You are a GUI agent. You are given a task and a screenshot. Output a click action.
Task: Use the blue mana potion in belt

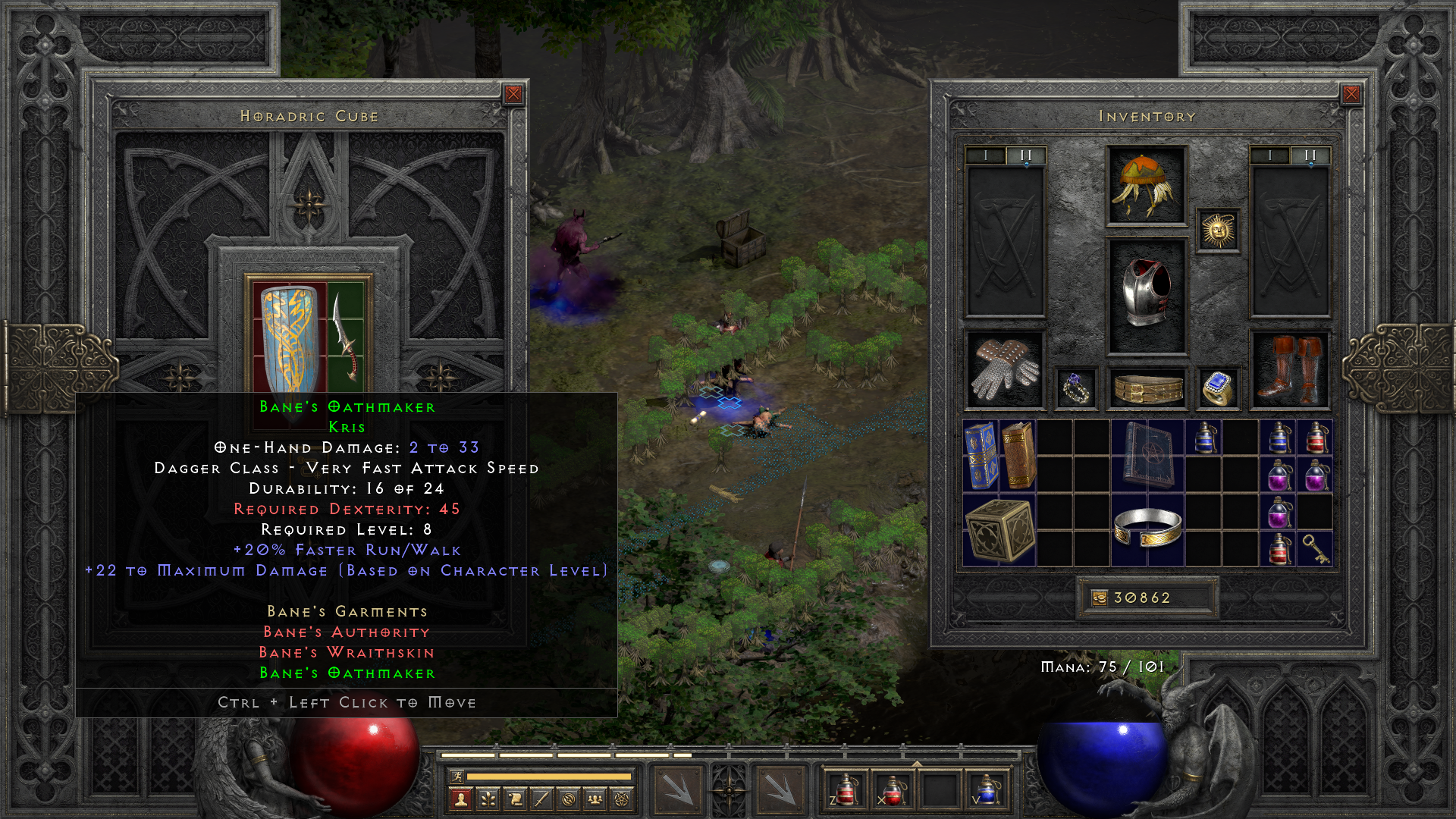(x=986, y=790)
